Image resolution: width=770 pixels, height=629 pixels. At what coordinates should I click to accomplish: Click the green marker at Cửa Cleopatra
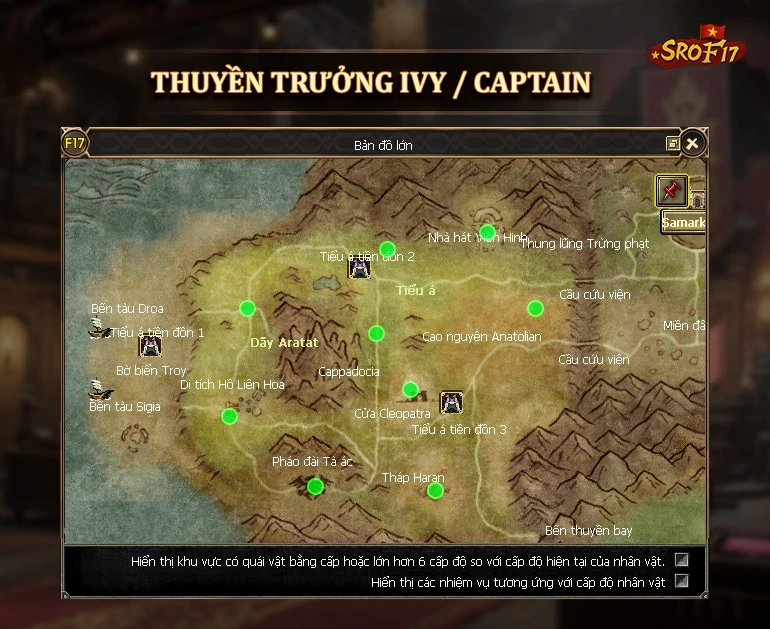[410, 389]
